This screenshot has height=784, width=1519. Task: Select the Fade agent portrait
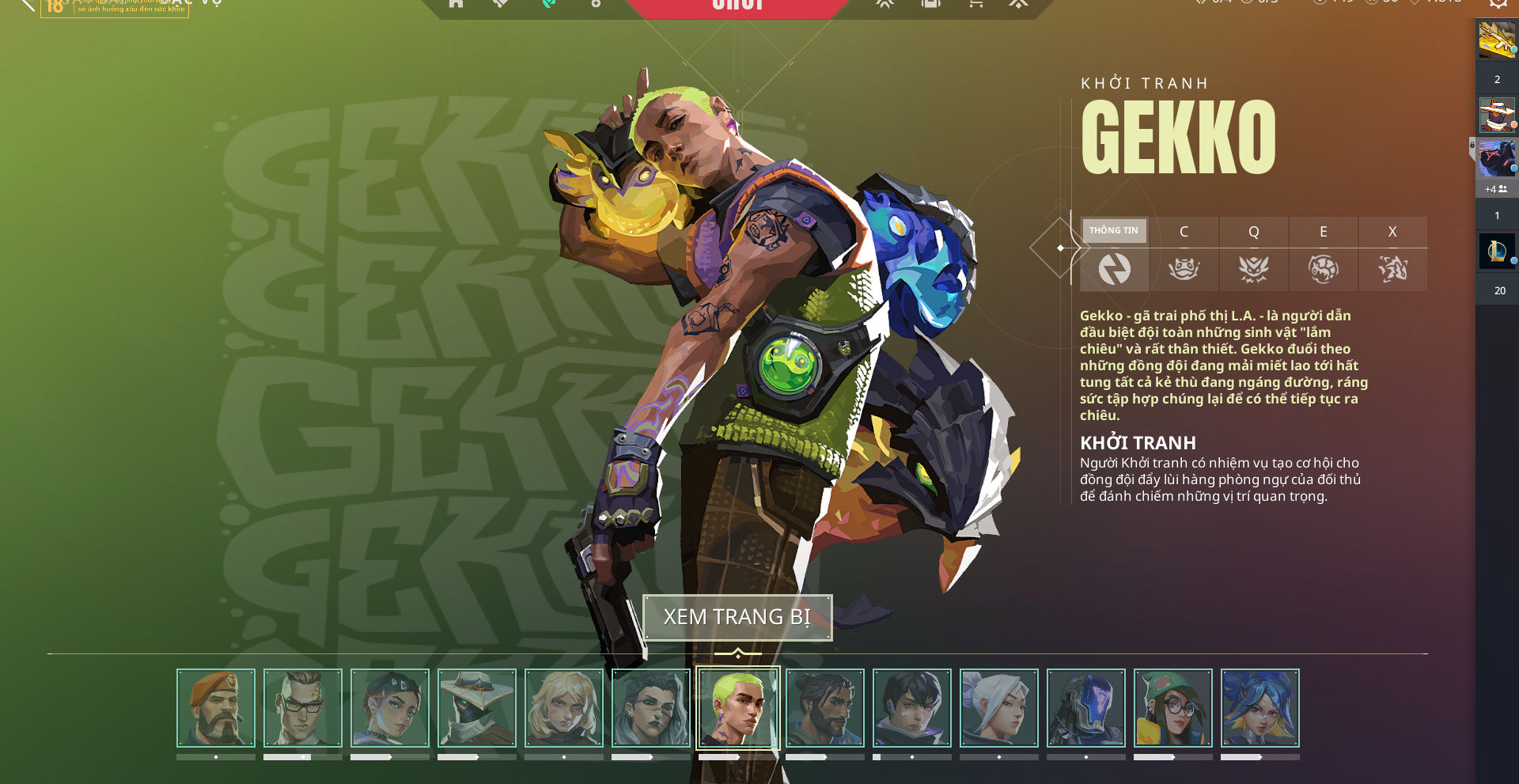651,708
